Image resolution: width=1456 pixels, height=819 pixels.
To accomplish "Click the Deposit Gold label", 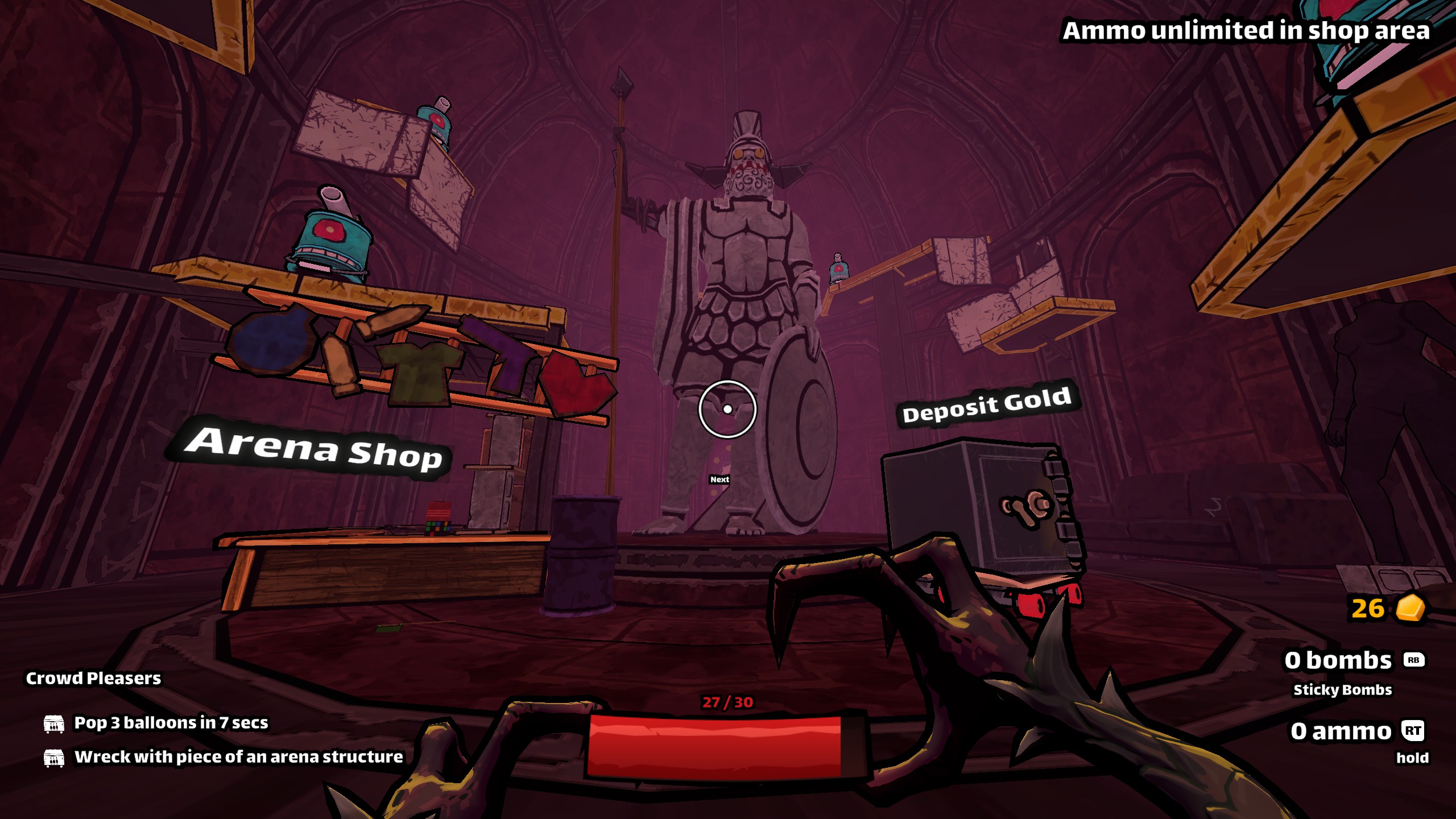I will (x=987, y=404).
